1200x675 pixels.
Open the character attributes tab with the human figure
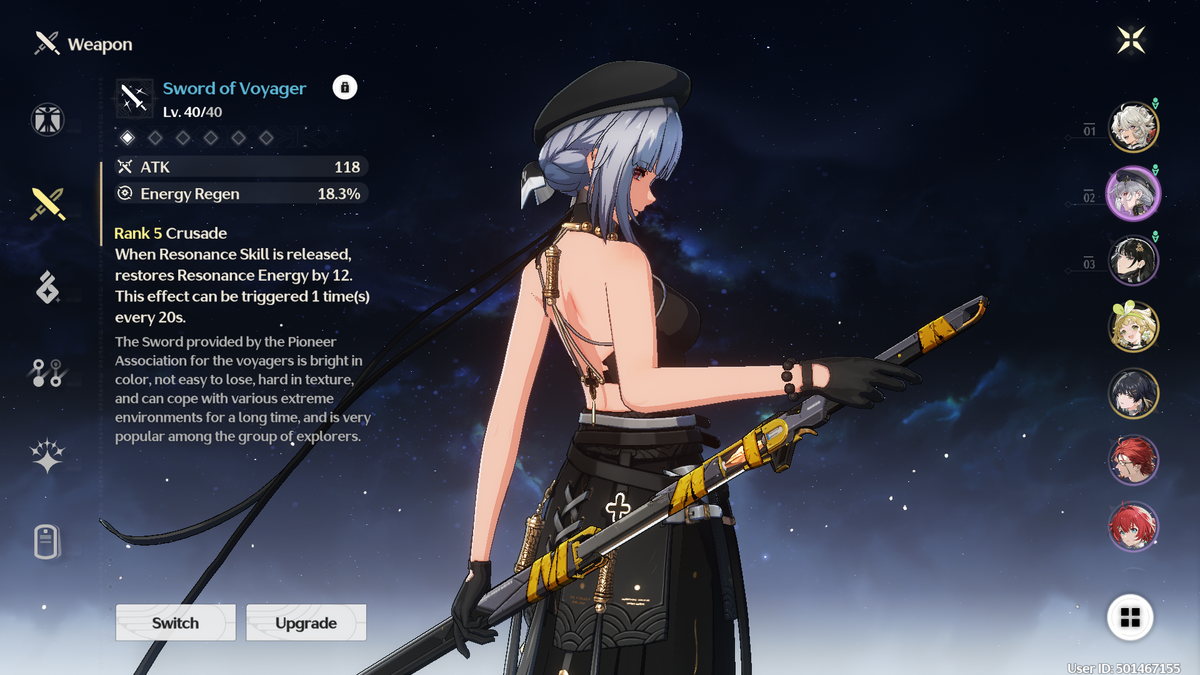click(47, 120)
